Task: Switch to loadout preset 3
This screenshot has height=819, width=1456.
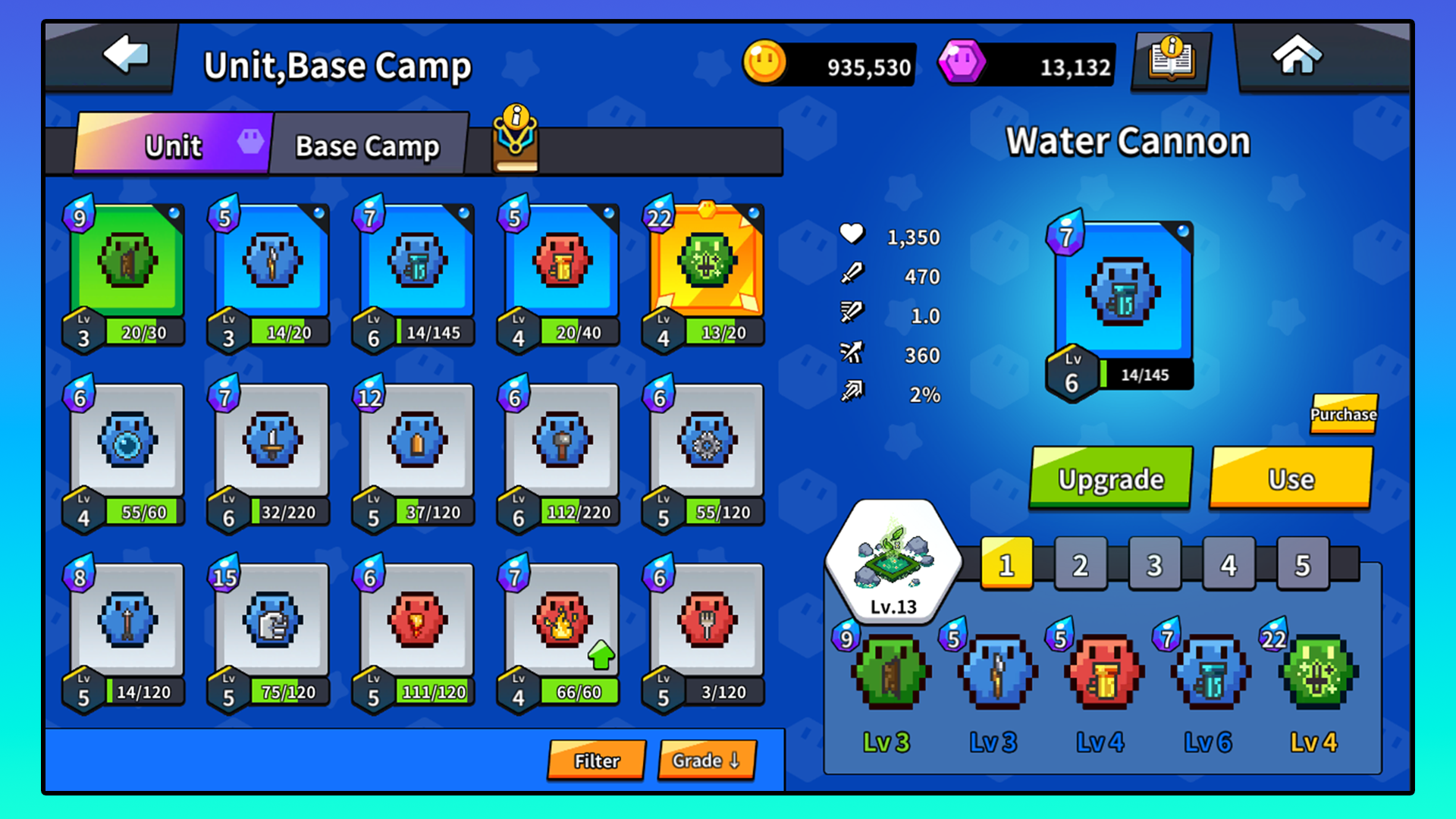Action: (1153, 563)
